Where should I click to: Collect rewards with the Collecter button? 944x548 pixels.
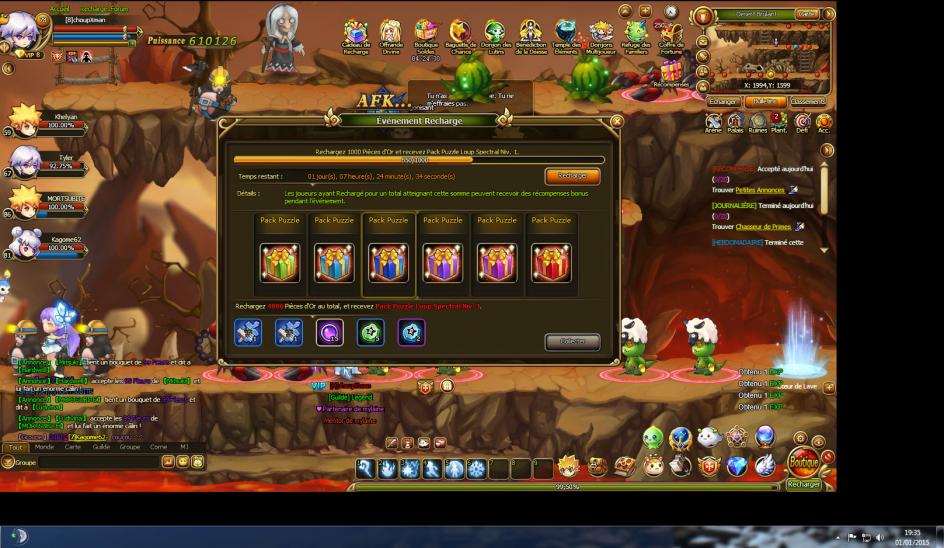click(x=572, y=342)
